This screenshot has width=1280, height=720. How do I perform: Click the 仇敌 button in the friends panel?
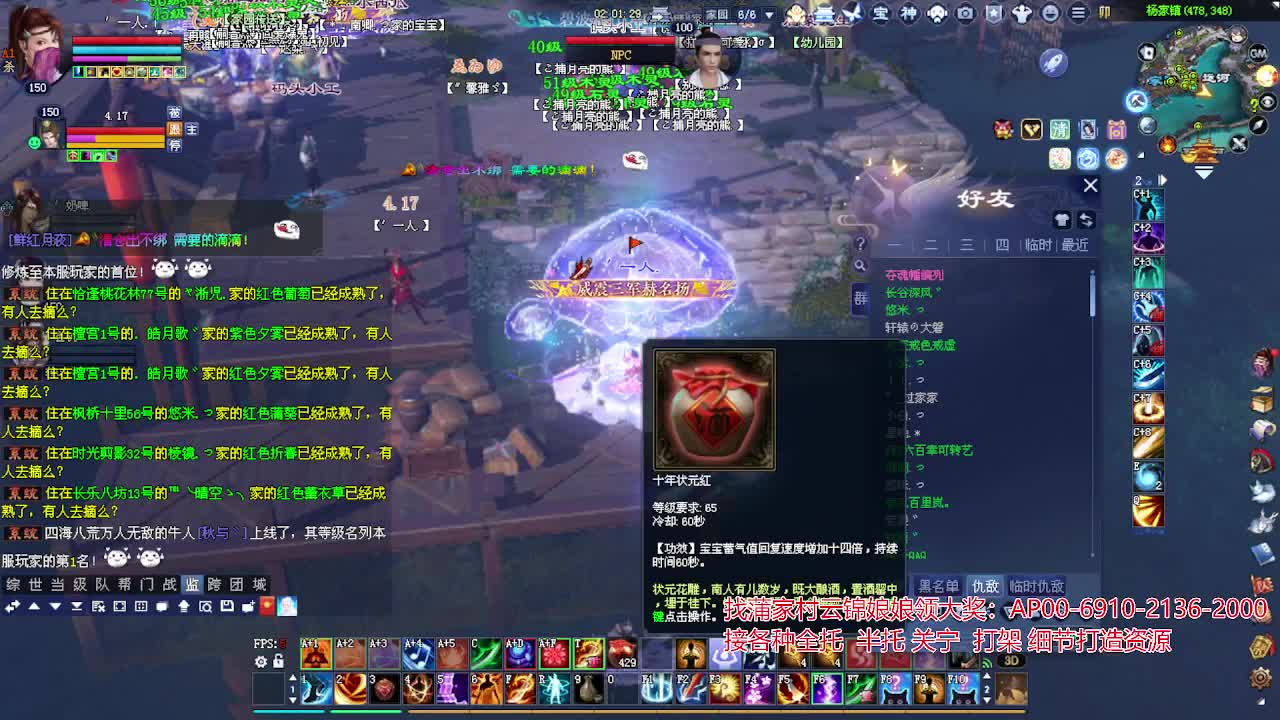point(987,587)
